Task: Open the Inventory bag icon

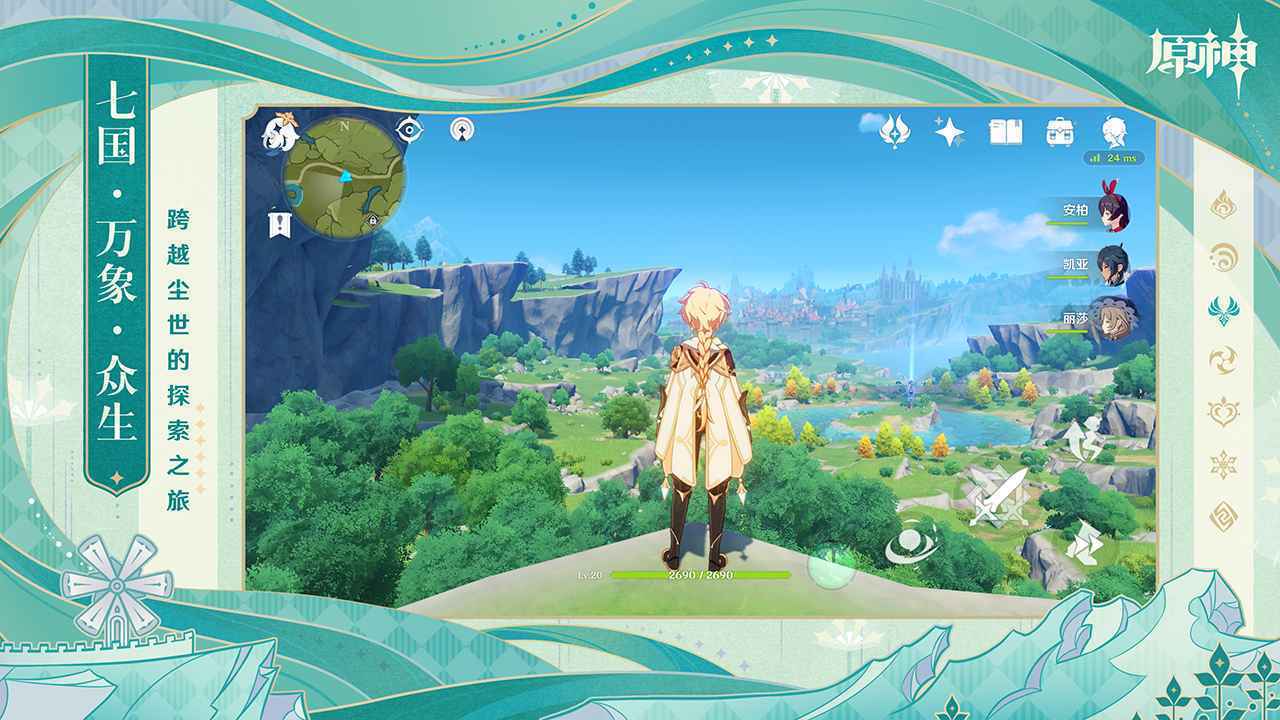Action: [x=1059, y=131]
